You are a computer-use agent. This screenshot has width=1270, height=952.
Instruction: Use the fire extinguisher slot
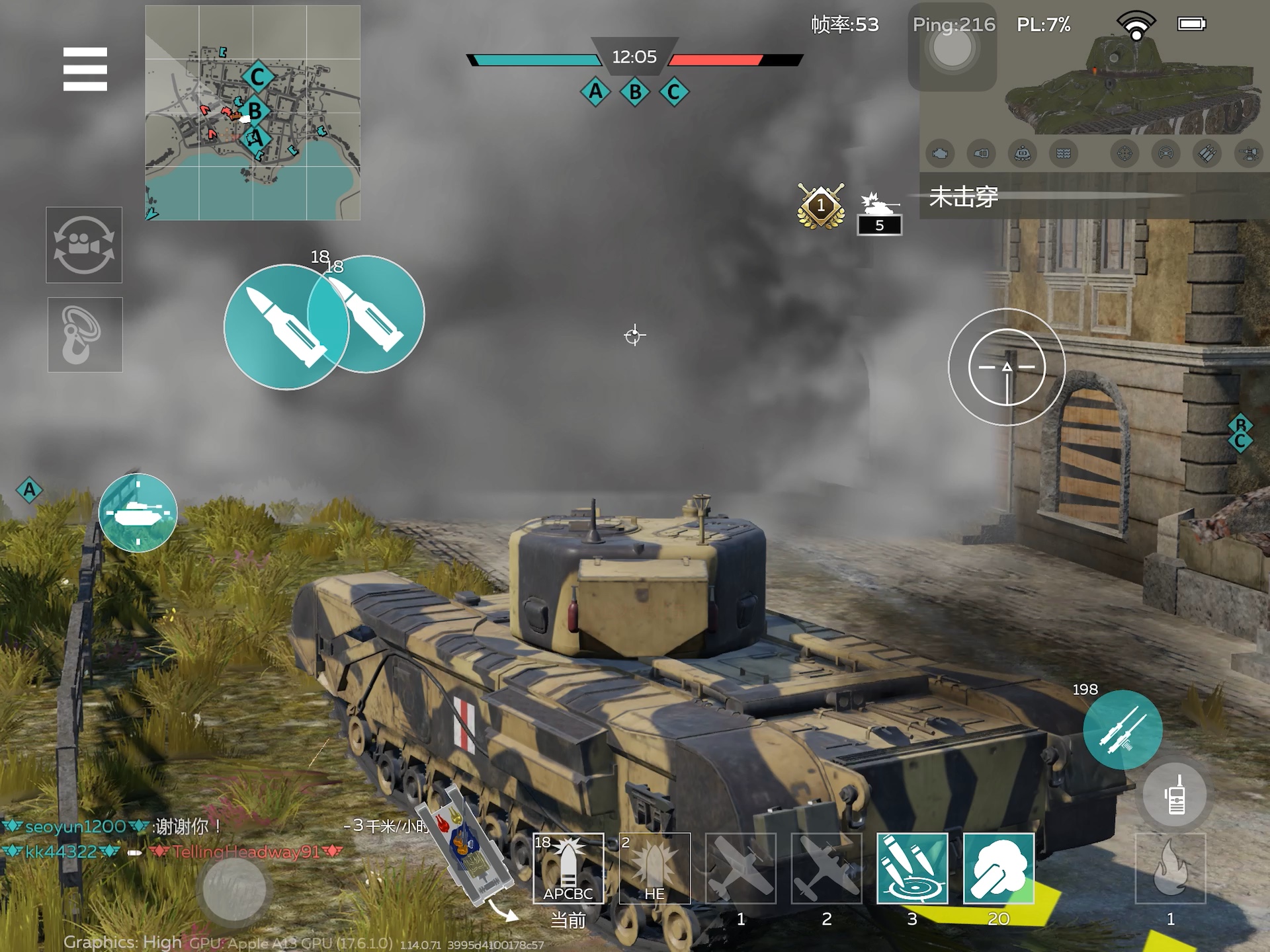click(1170, 868)
